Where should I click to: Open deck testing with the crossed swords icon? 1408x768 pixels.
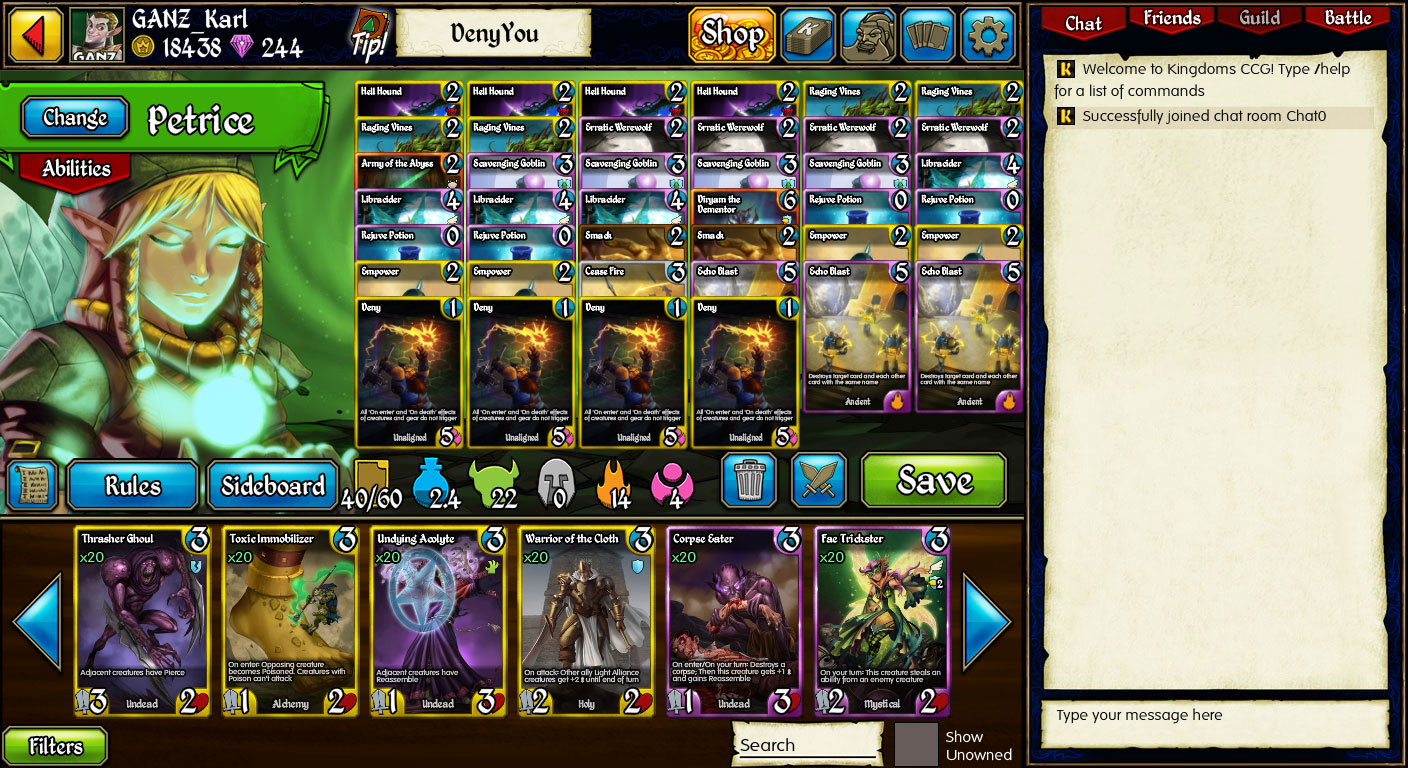pos(820,481)
